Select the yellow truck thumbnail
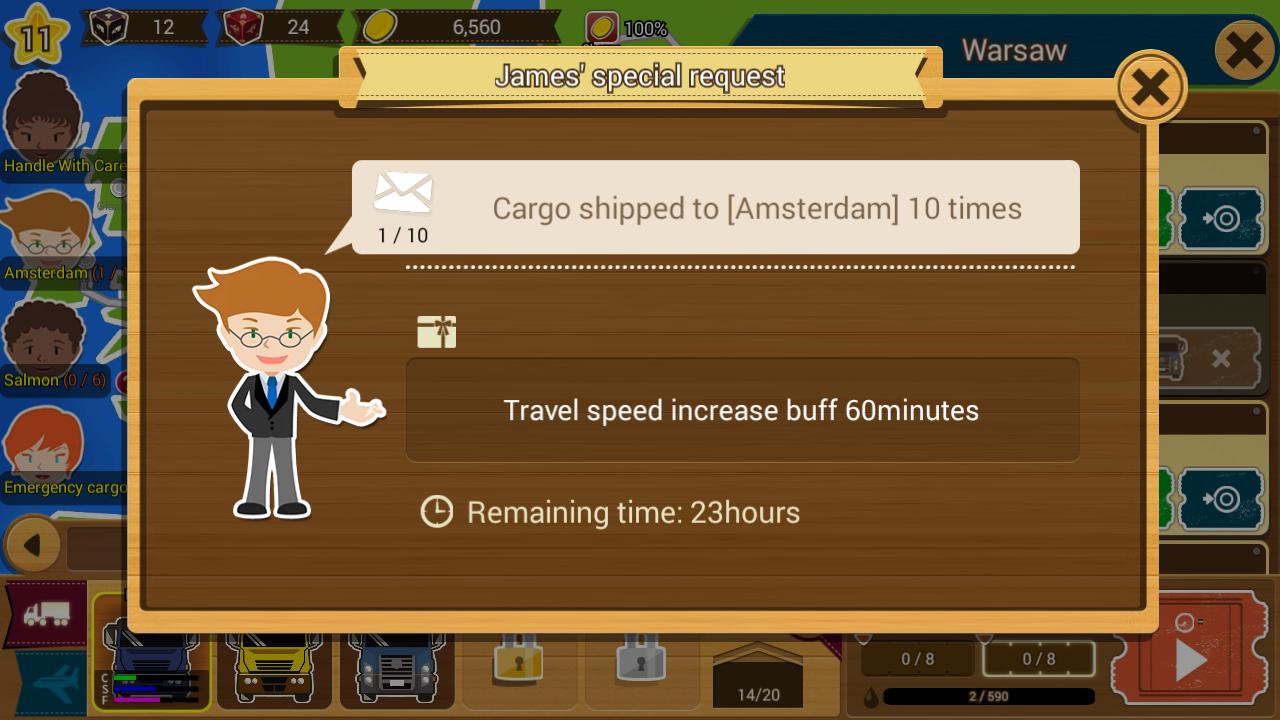 (x=274, y=665)
